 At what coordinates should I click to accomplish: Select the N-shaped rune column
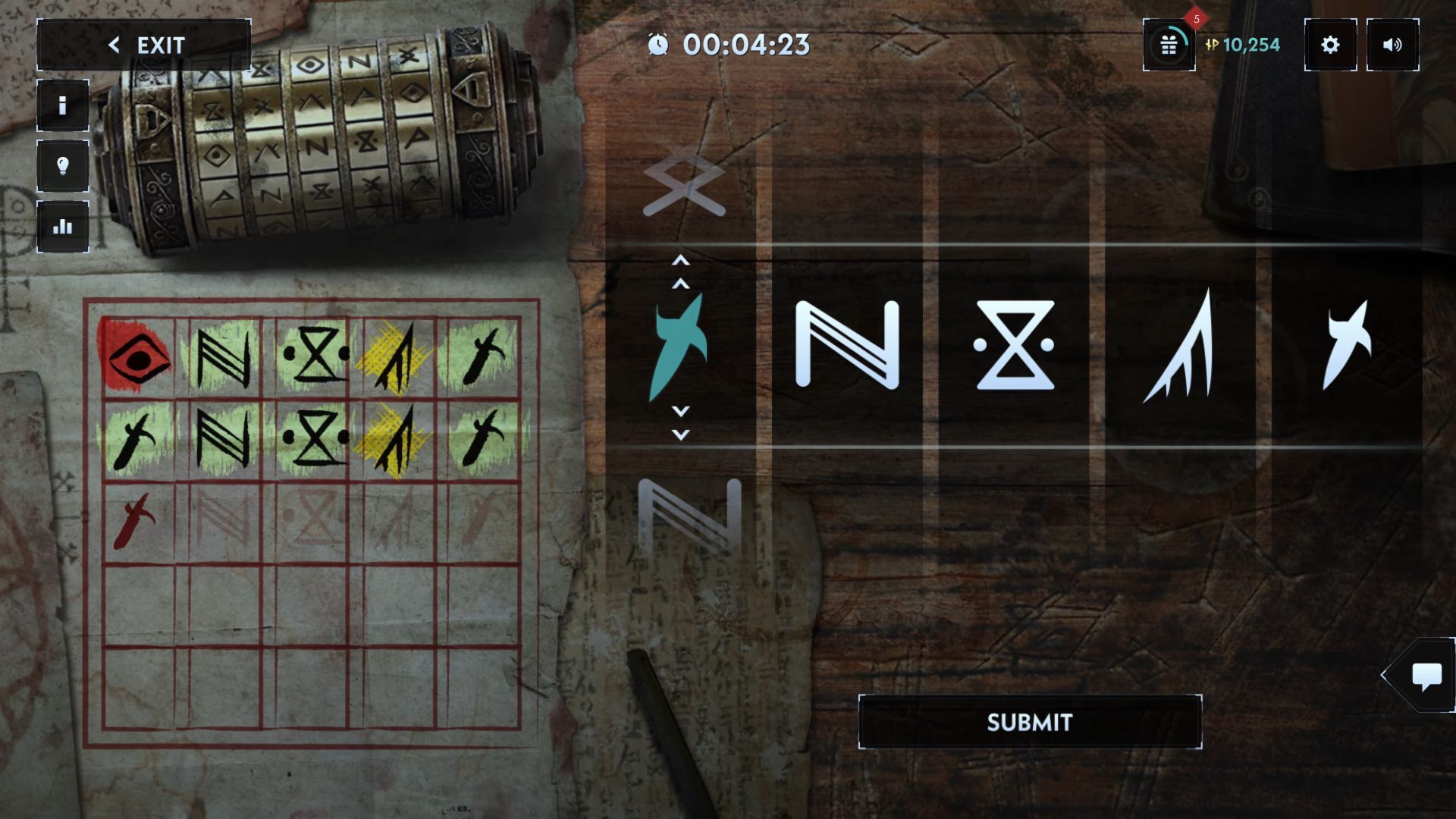coord(847,345)
